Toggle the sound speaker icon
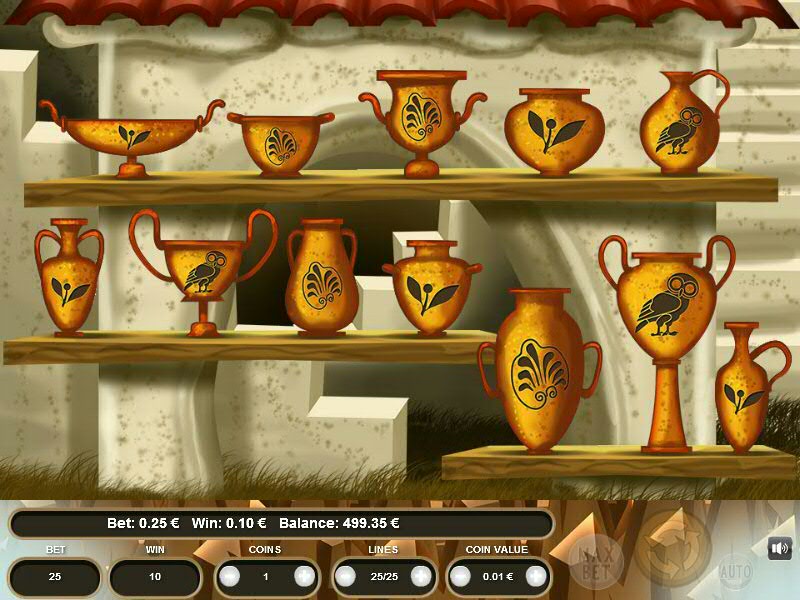Viewport: 800px width, 600px height. point(779,548)
